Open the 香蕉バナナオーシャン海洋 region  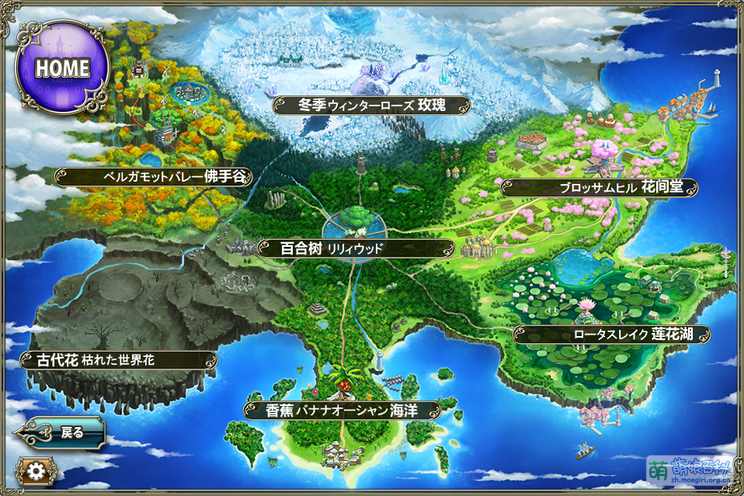pyautogui.click(x=341, y=410)
